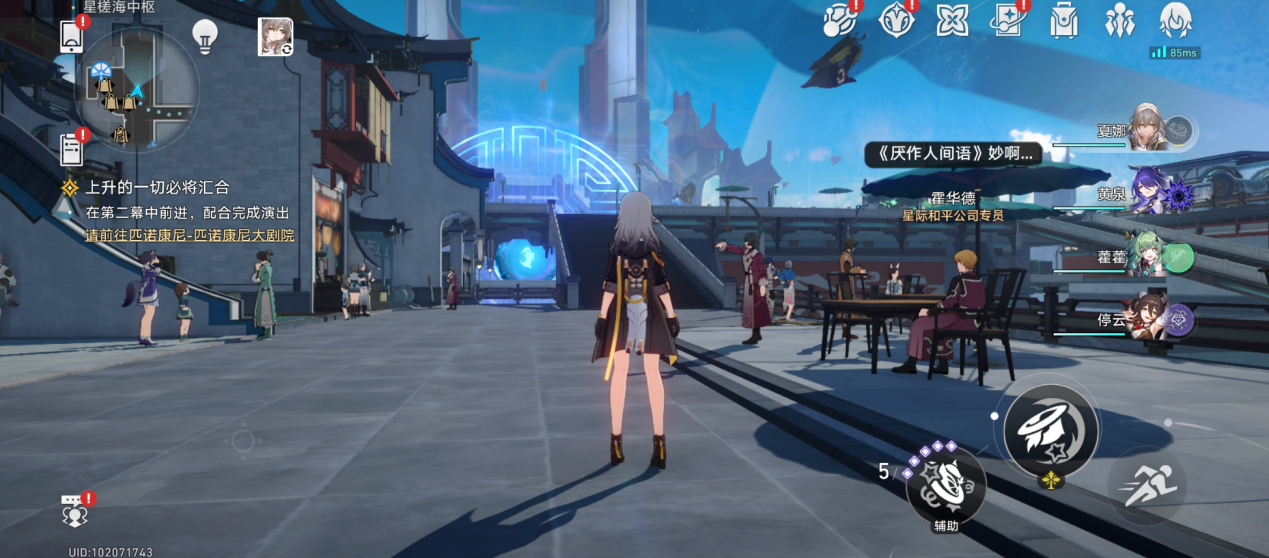Open the circular minimap

[137, 89]
